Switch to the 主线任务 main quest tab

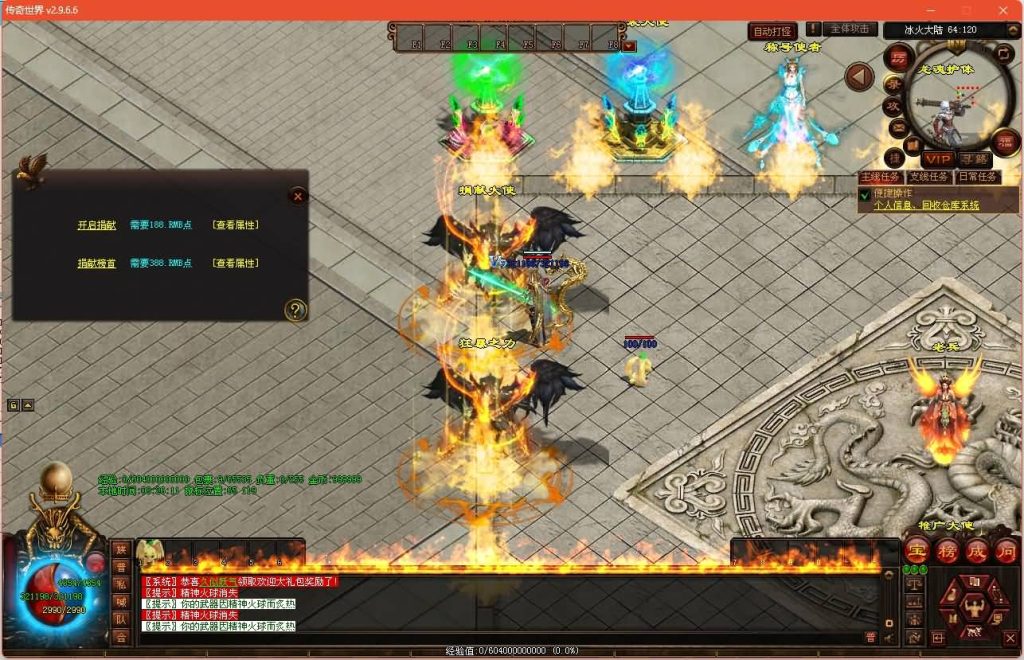(x=882, y=177)
